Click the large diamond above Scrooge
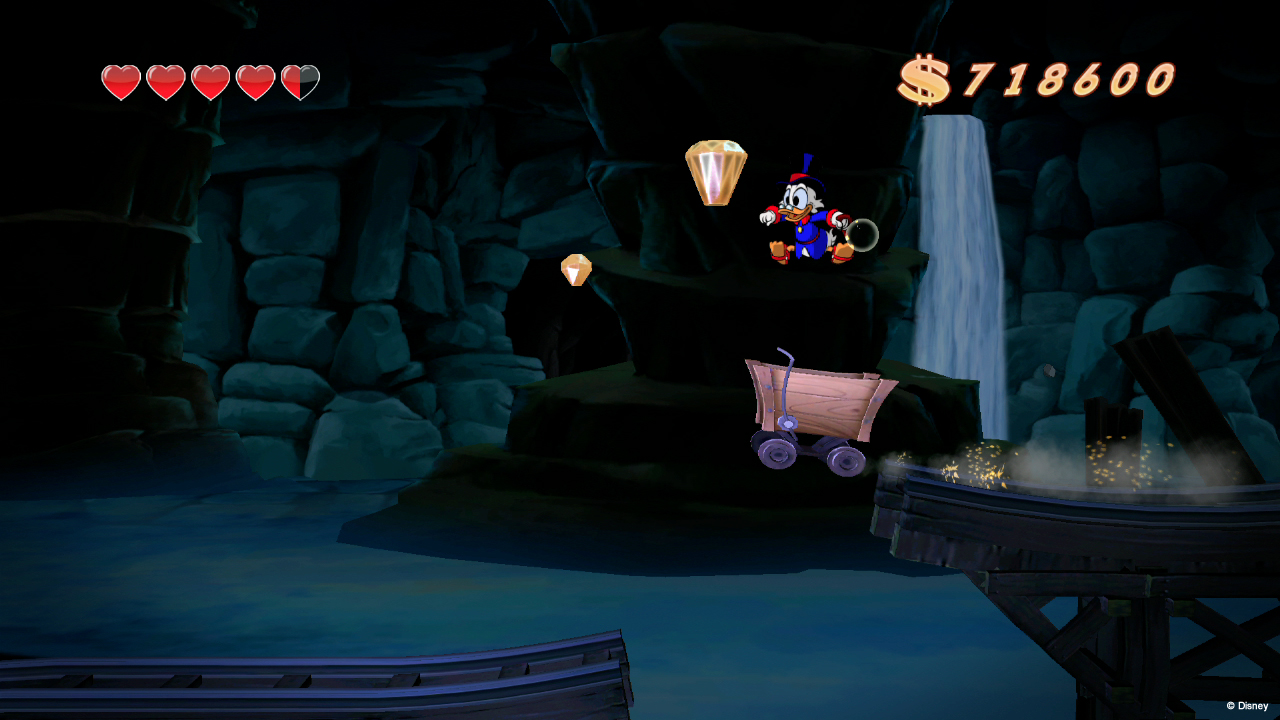 point(714,171)
